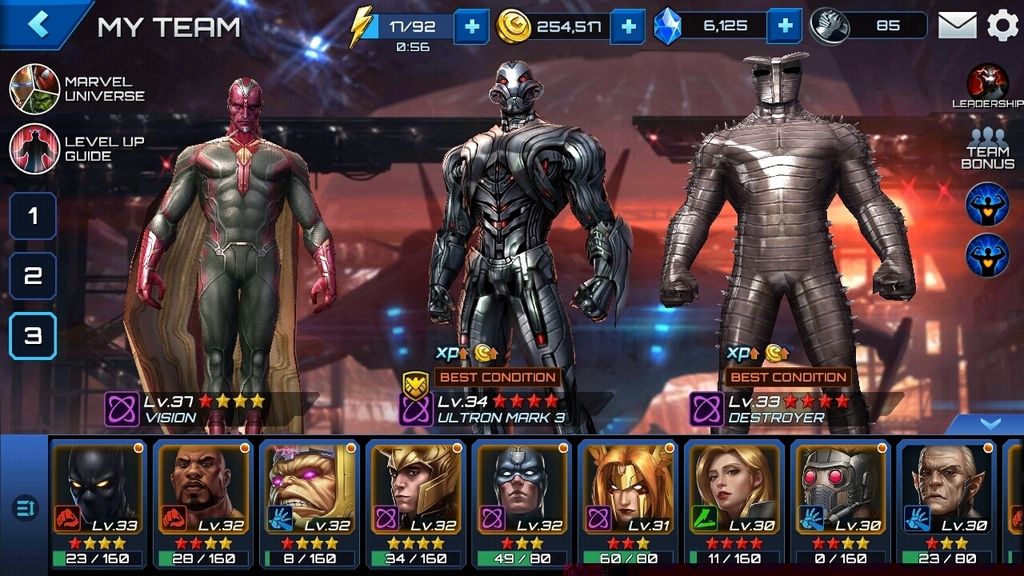Viewport: 1024px width, 576px height.
Task: Switch to team slot 1
Action: click(33, 216)
